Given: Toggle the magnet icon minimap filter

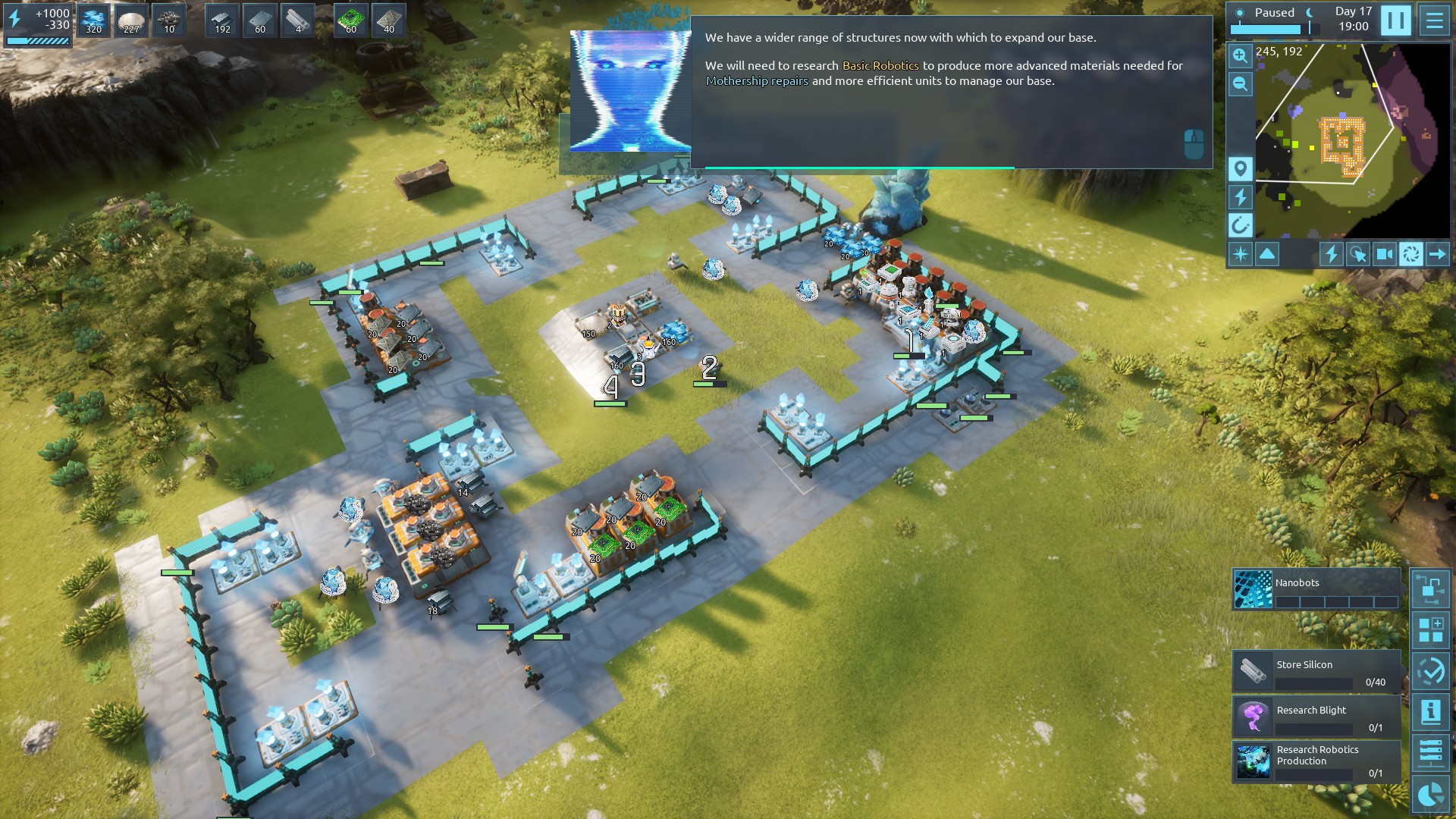Looking at the screenshot, I should pos(1240,225).
